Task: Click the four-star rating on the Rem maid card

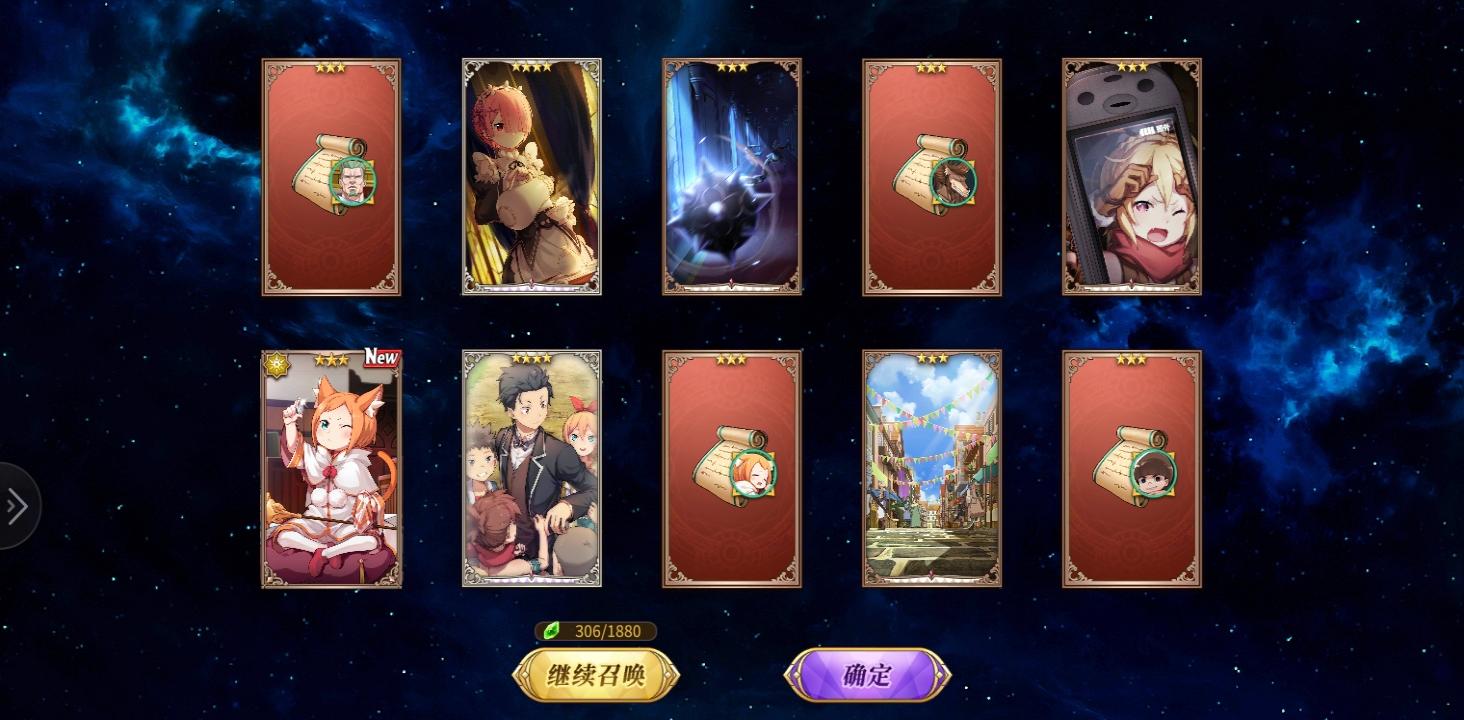Action: 531,65
